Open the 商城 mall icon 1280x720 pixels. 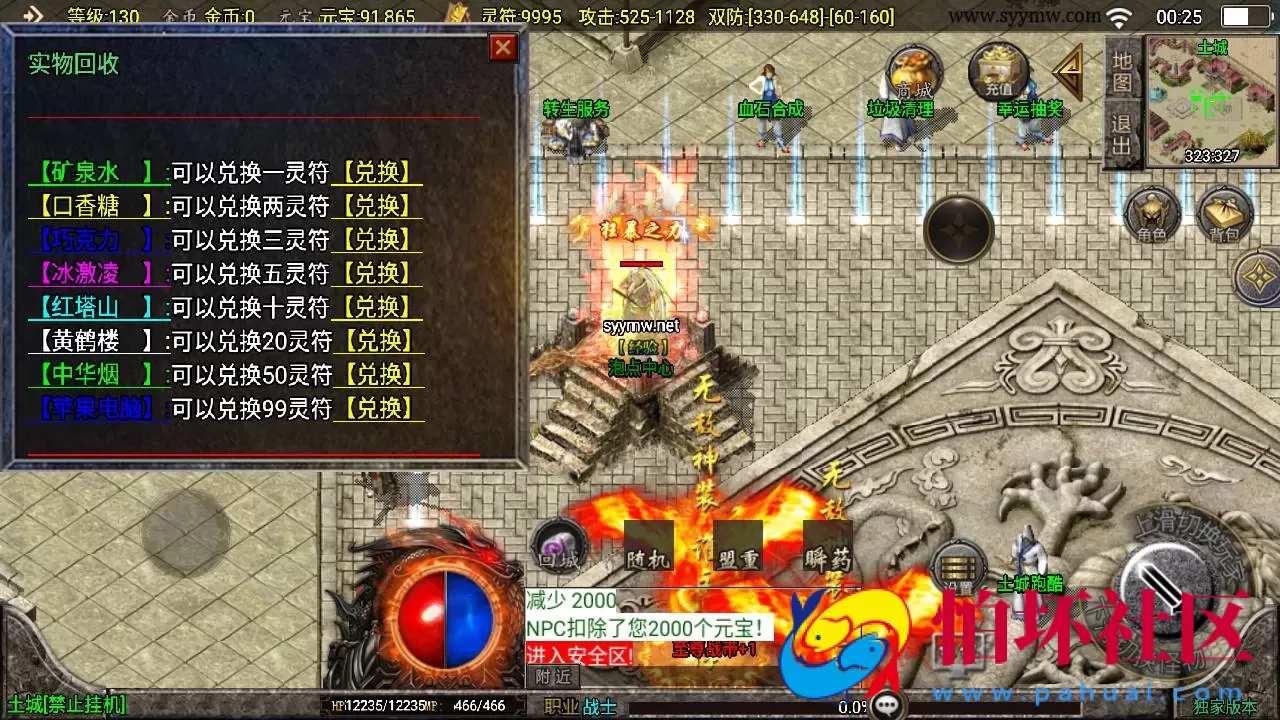911,75
